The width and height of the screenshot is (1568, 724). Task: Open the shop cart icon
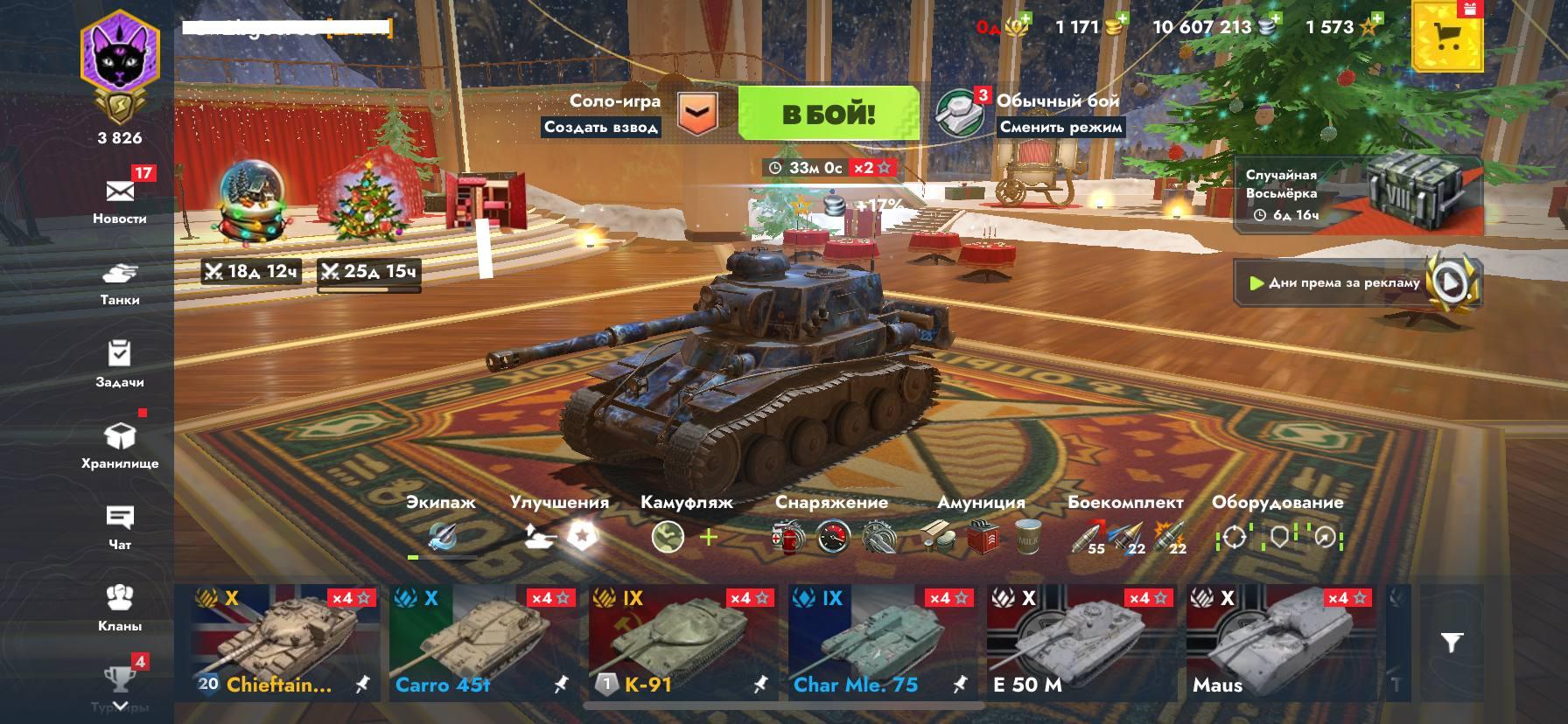coord(1447,37)
